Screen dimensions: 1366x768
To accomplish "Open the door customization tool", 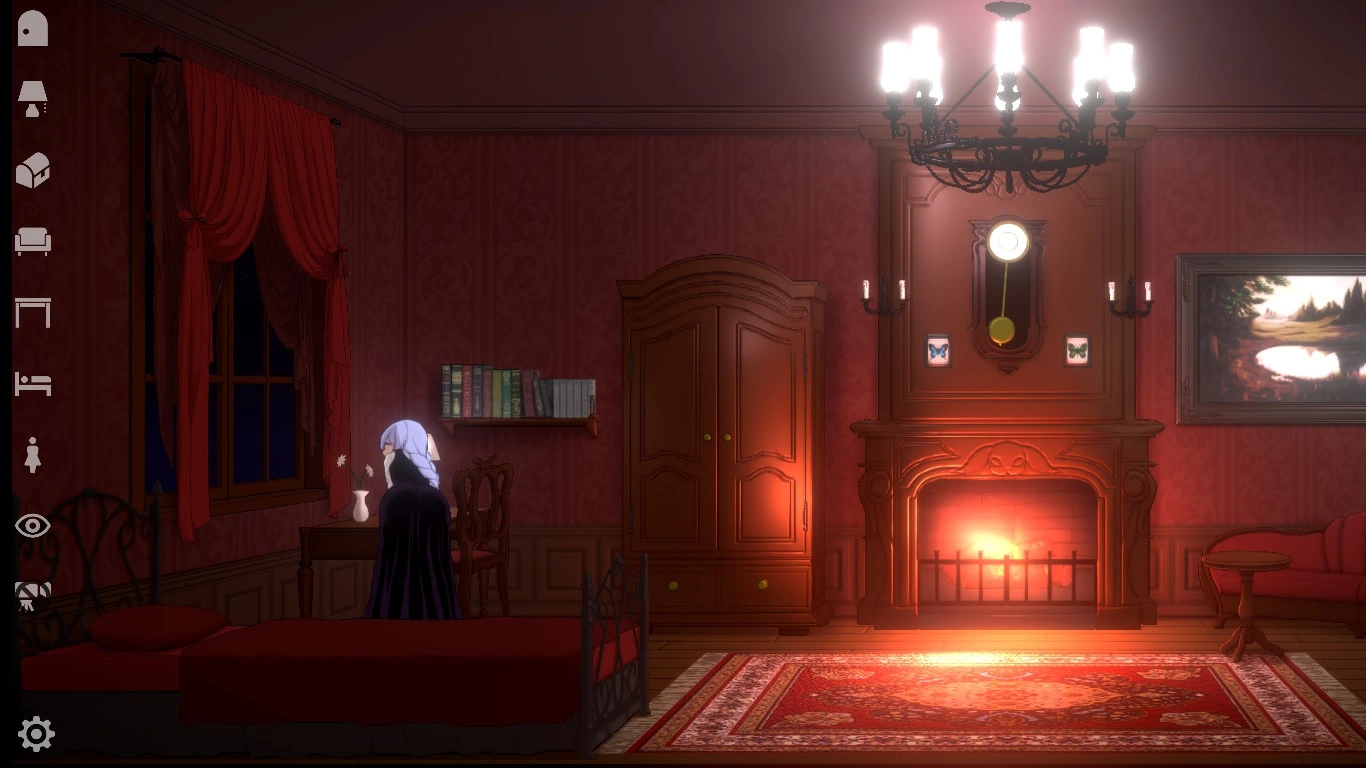I will [x=33, y=28].
